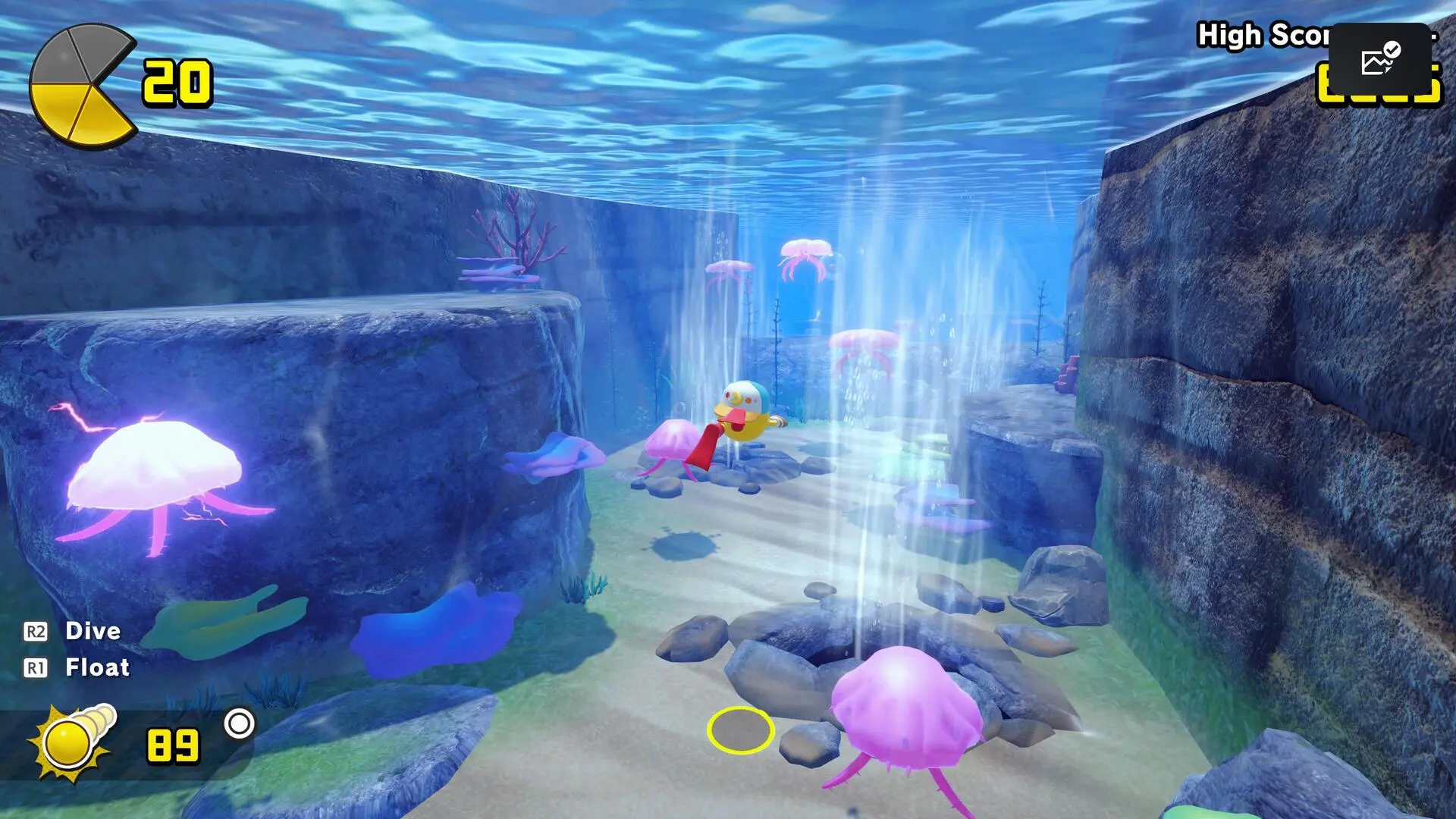Click the checkmark on the capture notification

point(1394,51)
